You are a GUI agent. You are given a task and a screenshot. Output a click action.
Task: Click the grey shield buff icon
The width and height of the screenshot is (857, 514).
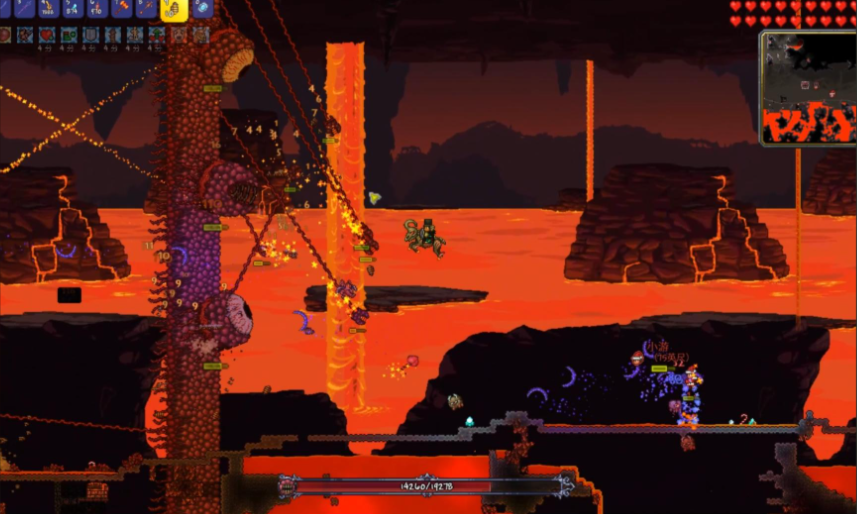[91, 35]
